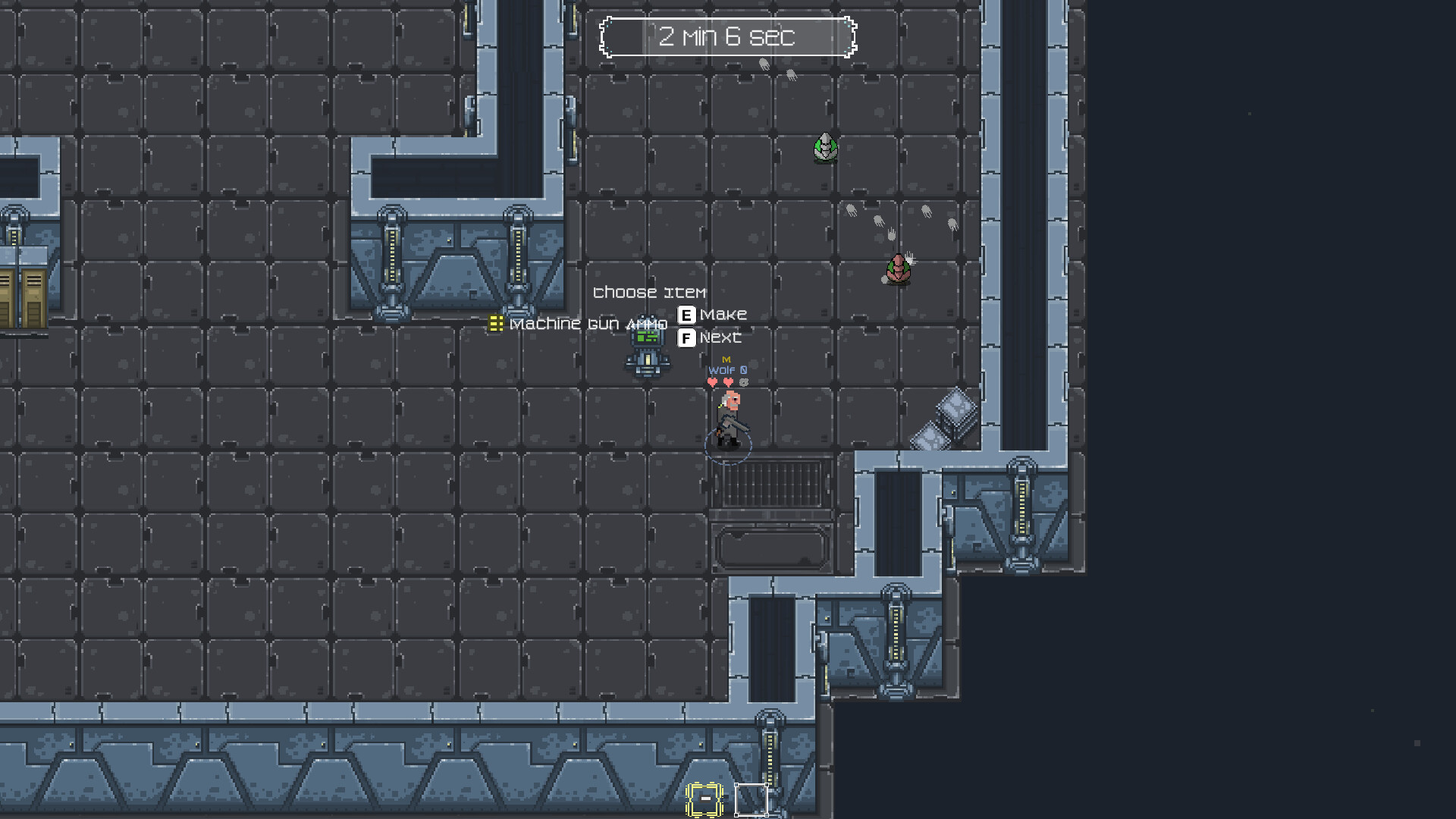This screenshot has height=819, width=1456.
Task: Click the first heart in Wolf's health display
Action: (713, 382)
